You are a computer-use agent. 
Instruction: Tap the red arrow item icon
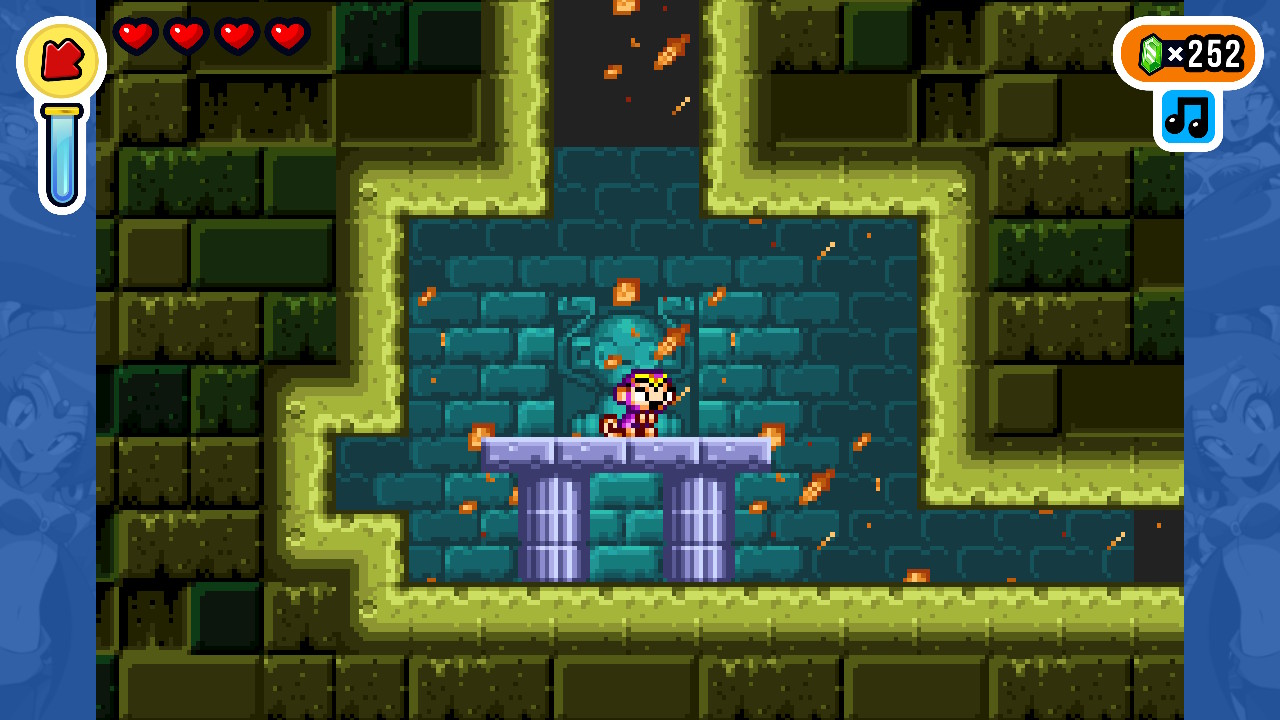[61, 60]
